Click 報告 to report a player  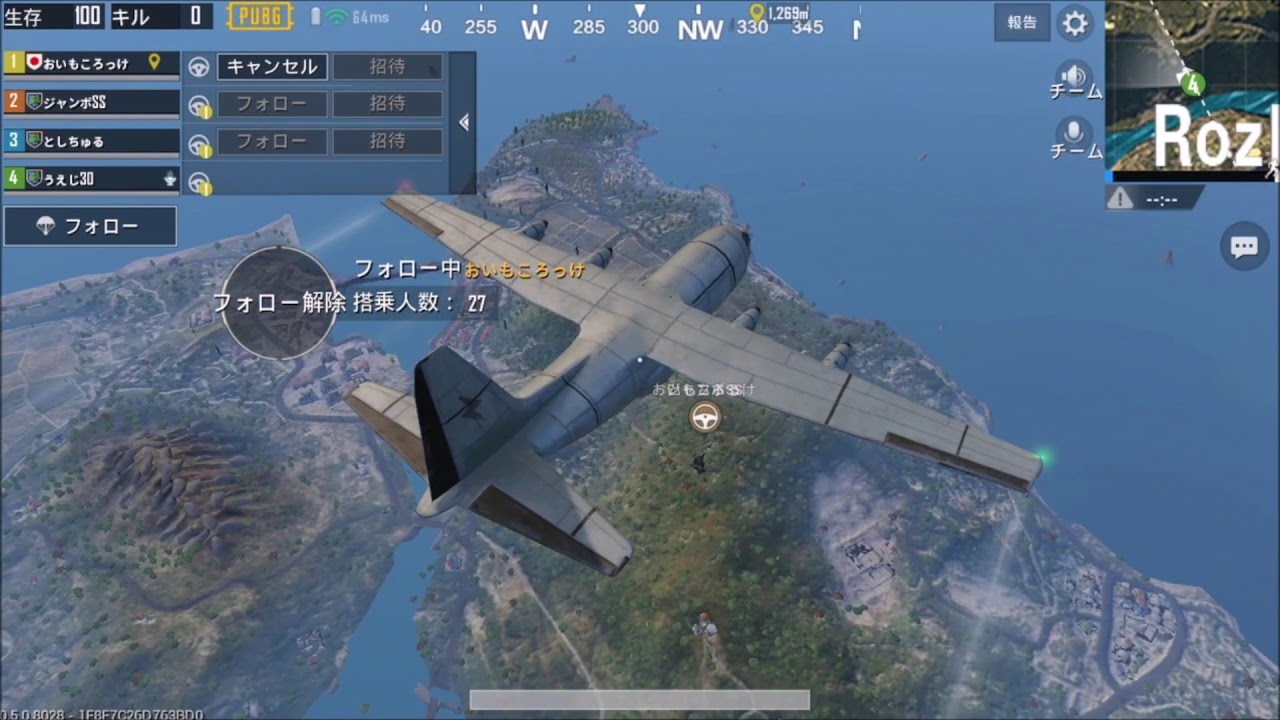(1021, 23)
